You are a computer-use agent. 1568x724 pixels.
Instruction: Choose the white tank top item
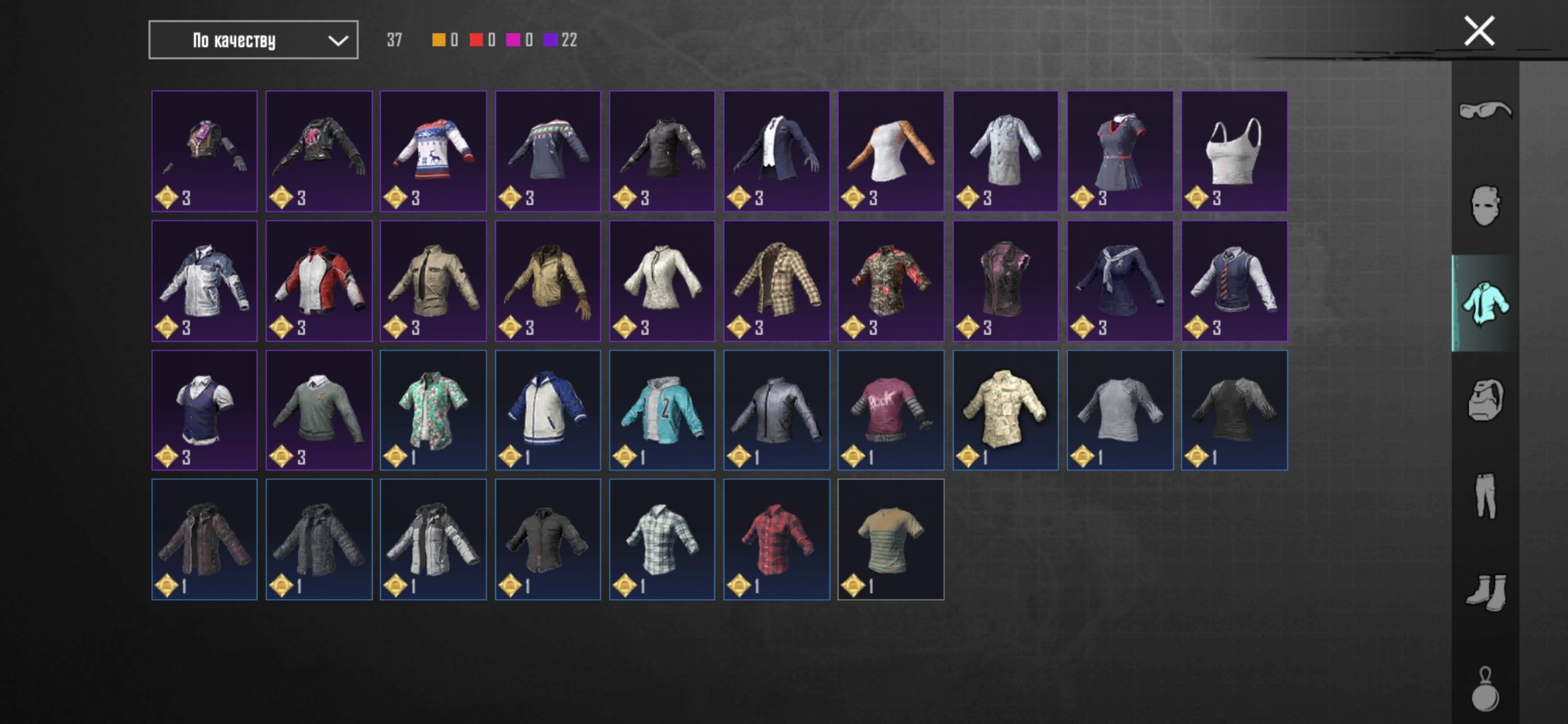[x=1234, y=152]
